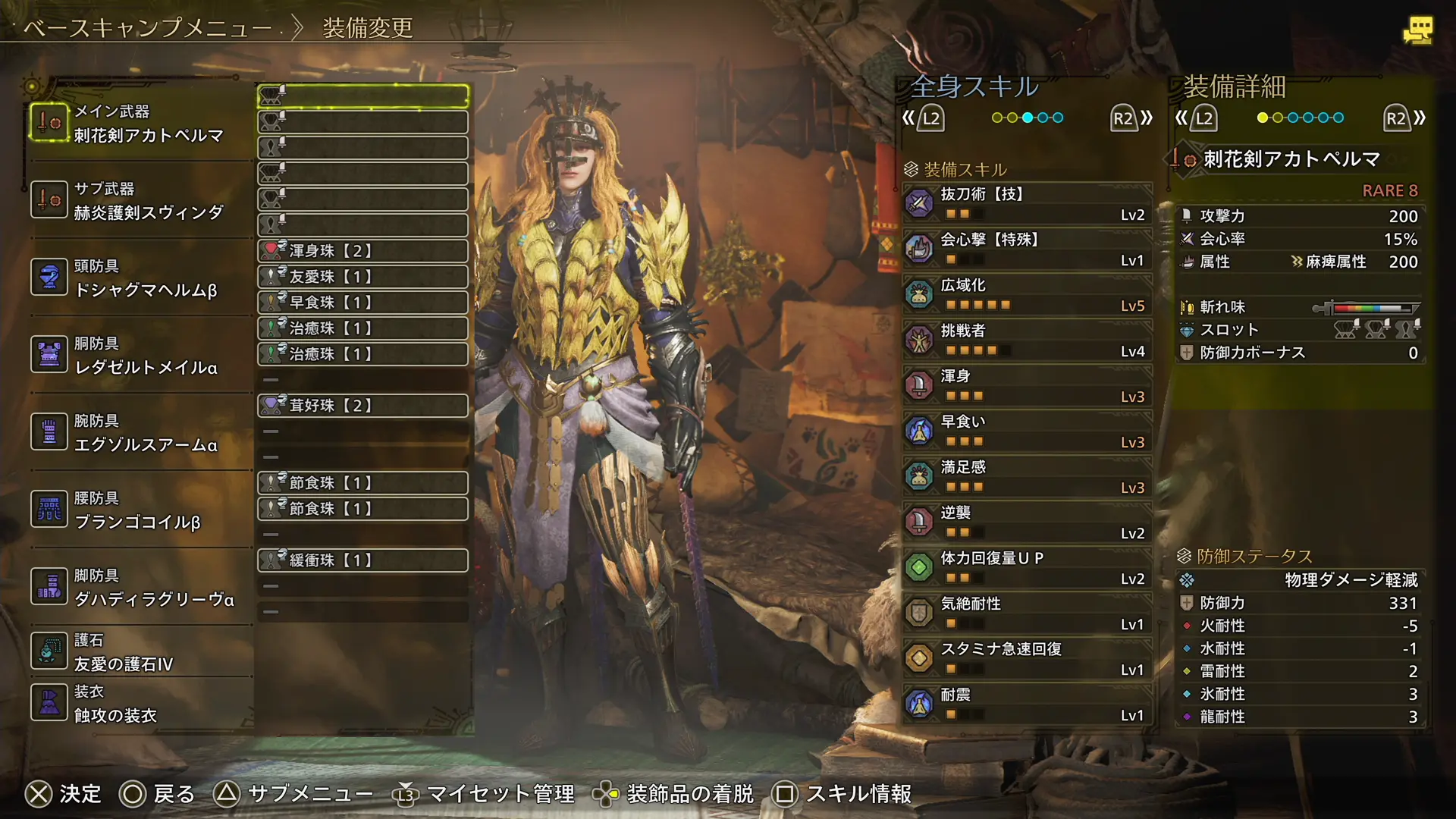Select waist armor ブランゴコイルβ
The width and height of the screenshot is (1456, 819).
click(140, 510)
